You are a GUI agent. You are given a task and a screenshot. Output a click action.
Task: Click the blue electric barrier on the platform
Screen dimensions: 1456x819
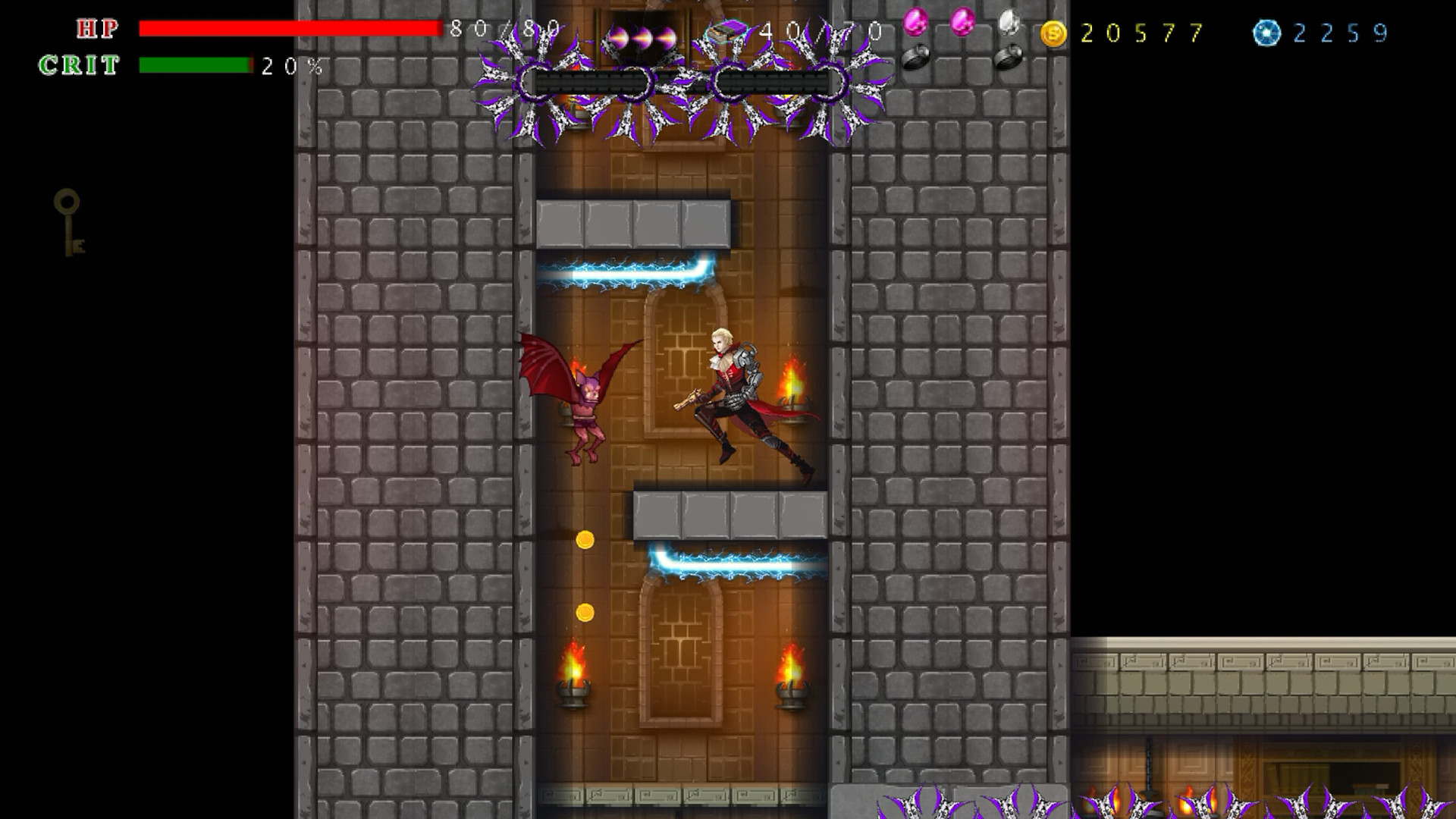(x=618, y=273)
